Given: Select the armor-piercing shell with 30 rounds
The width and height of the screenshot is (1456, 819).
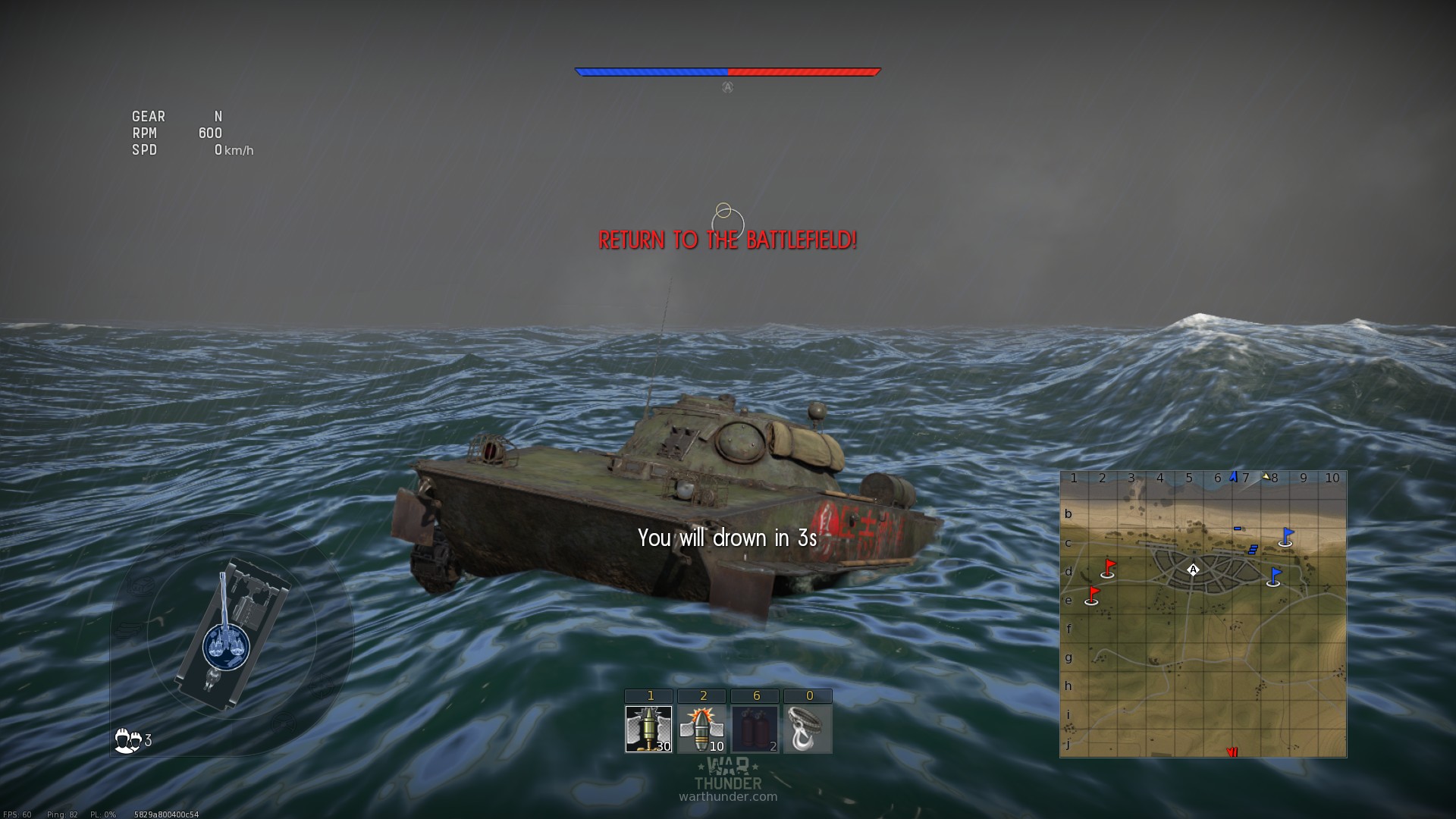Looking at the screenshot, I should pyautogui.click(x=648, y=729).
